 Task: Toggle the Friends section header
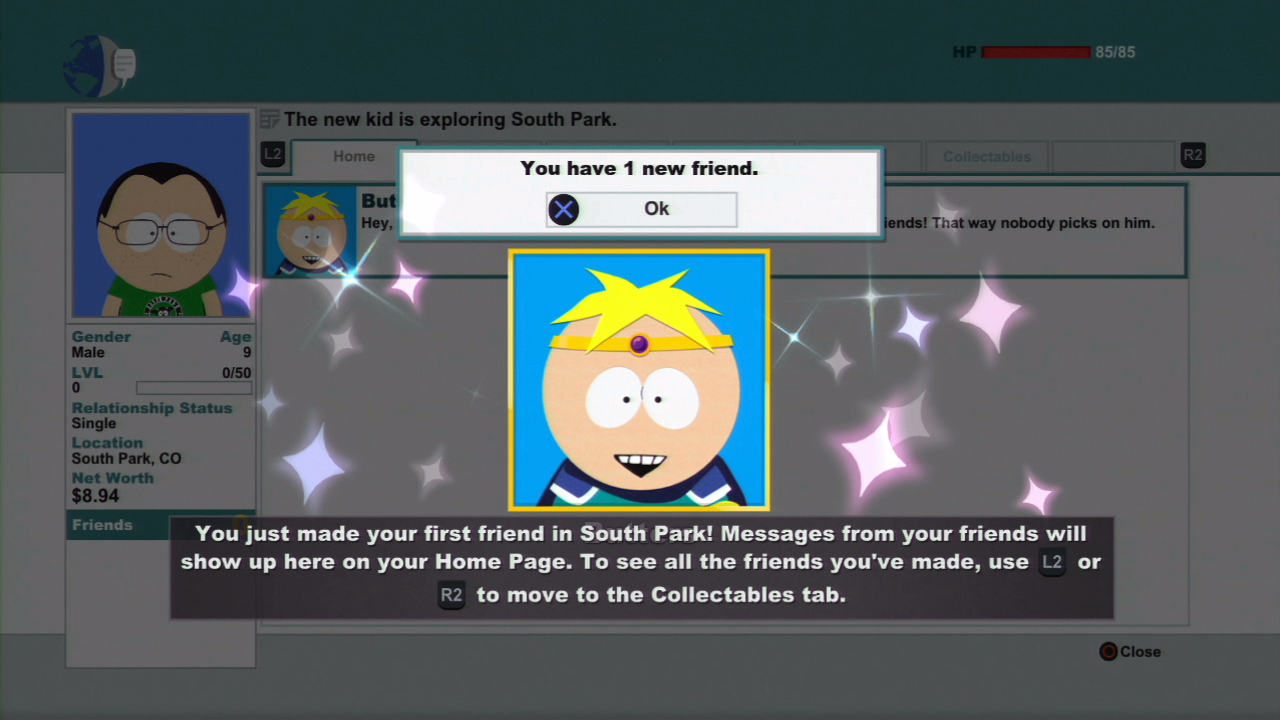[102, 525]
